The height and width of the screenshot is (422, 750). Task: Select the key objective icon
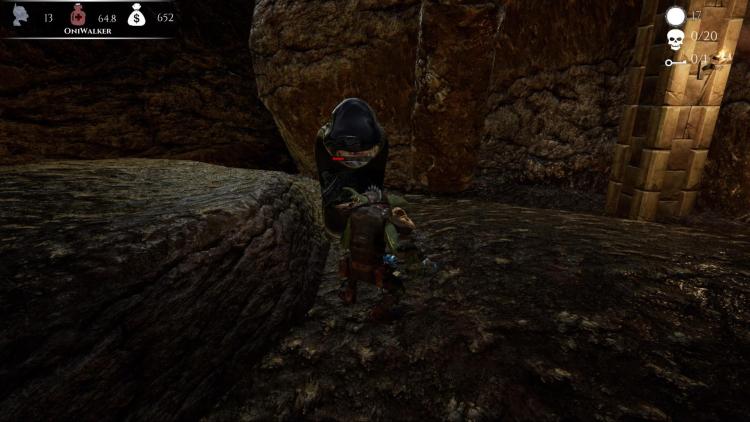pos(676,62)
